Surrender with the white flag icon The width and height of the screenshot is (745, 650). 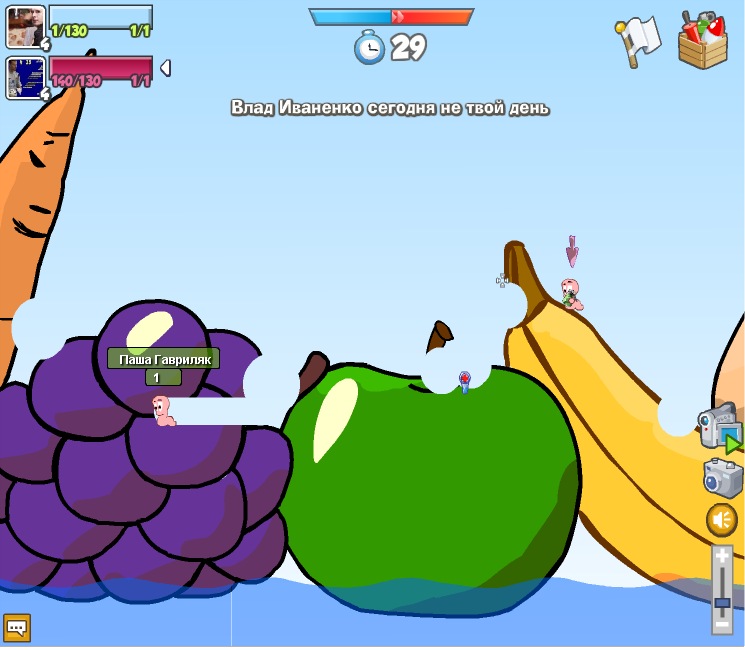(x=638, y=41)
